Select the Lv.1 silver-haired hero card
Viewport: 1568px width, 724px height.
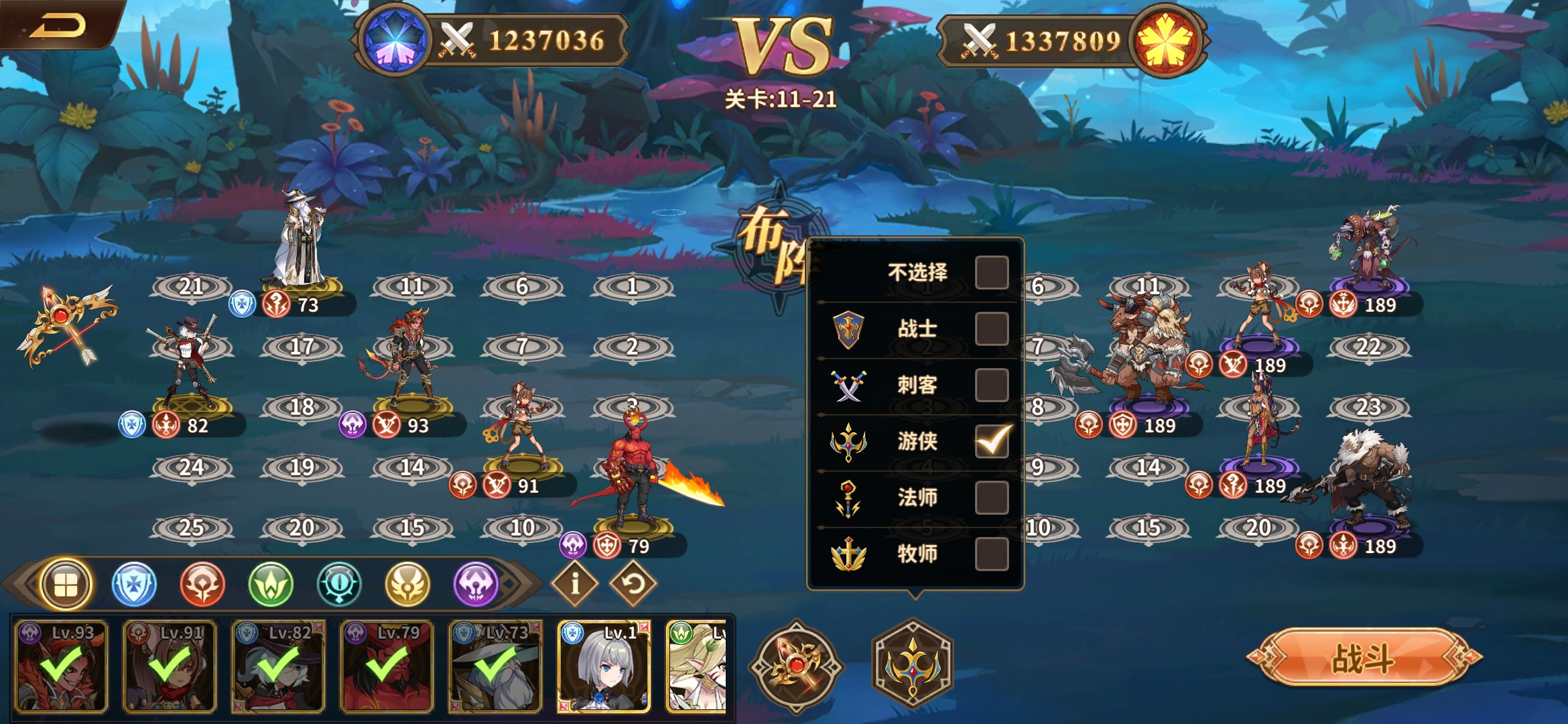click(x=604, y=666)
